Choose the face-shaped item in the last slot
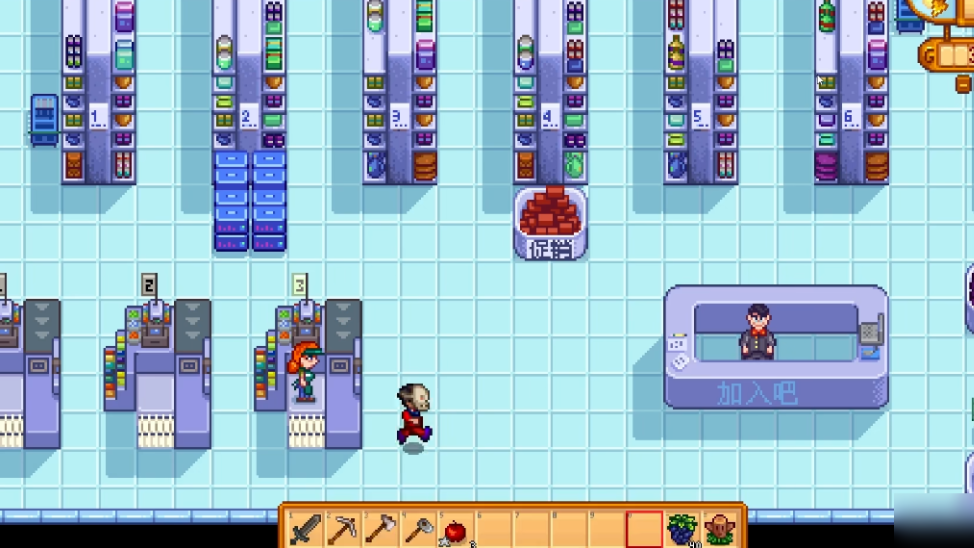The height and width of the screenshot is (548, 974). tap(720, 529)
